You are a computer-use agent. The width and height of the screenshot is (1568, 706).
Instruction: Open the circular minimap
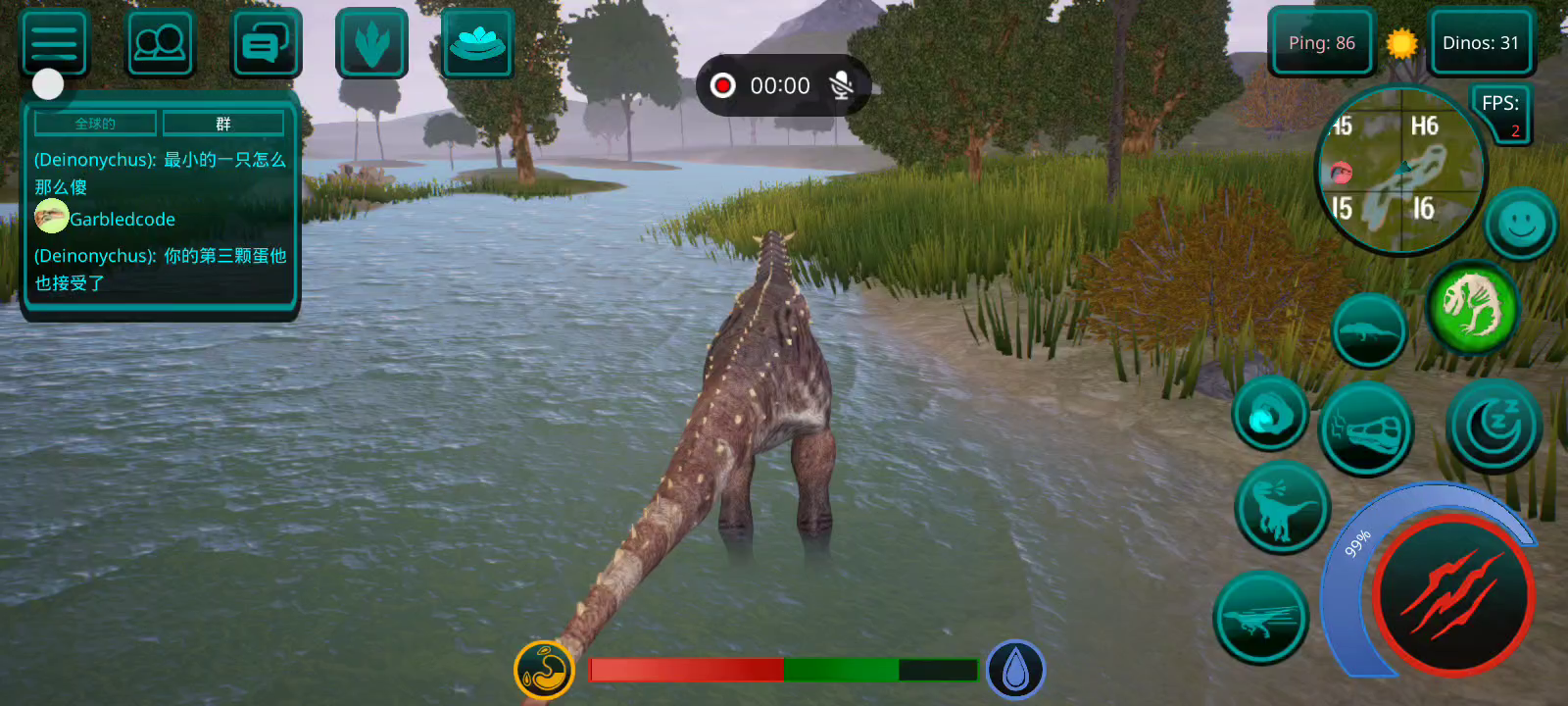(x=1400, y=170)
